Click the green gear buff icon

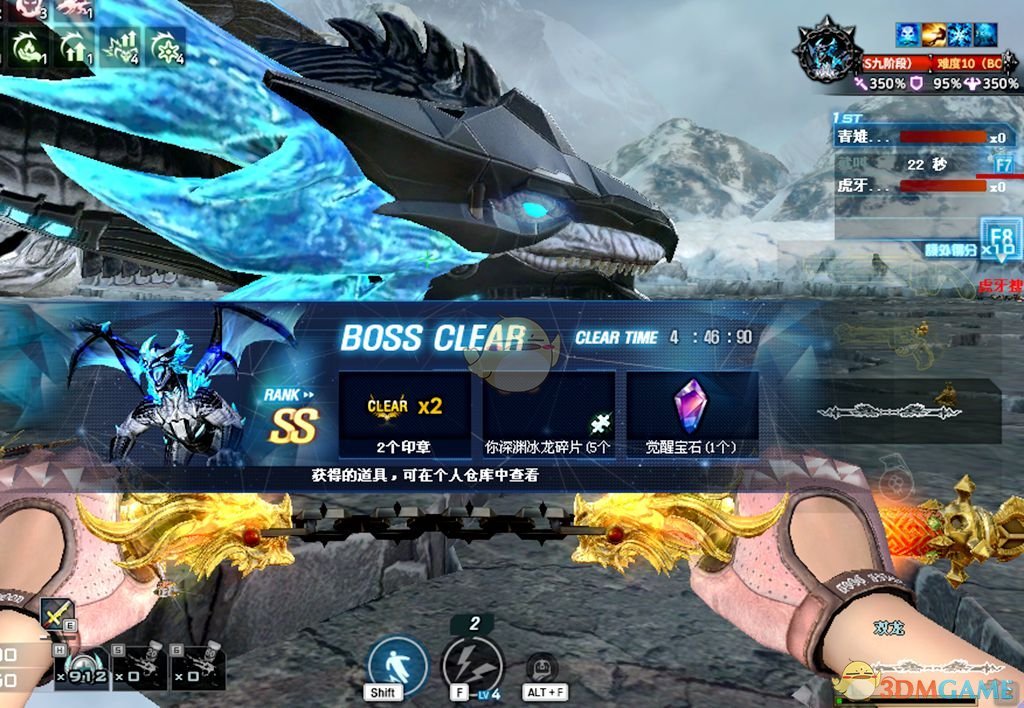(165, 45)
